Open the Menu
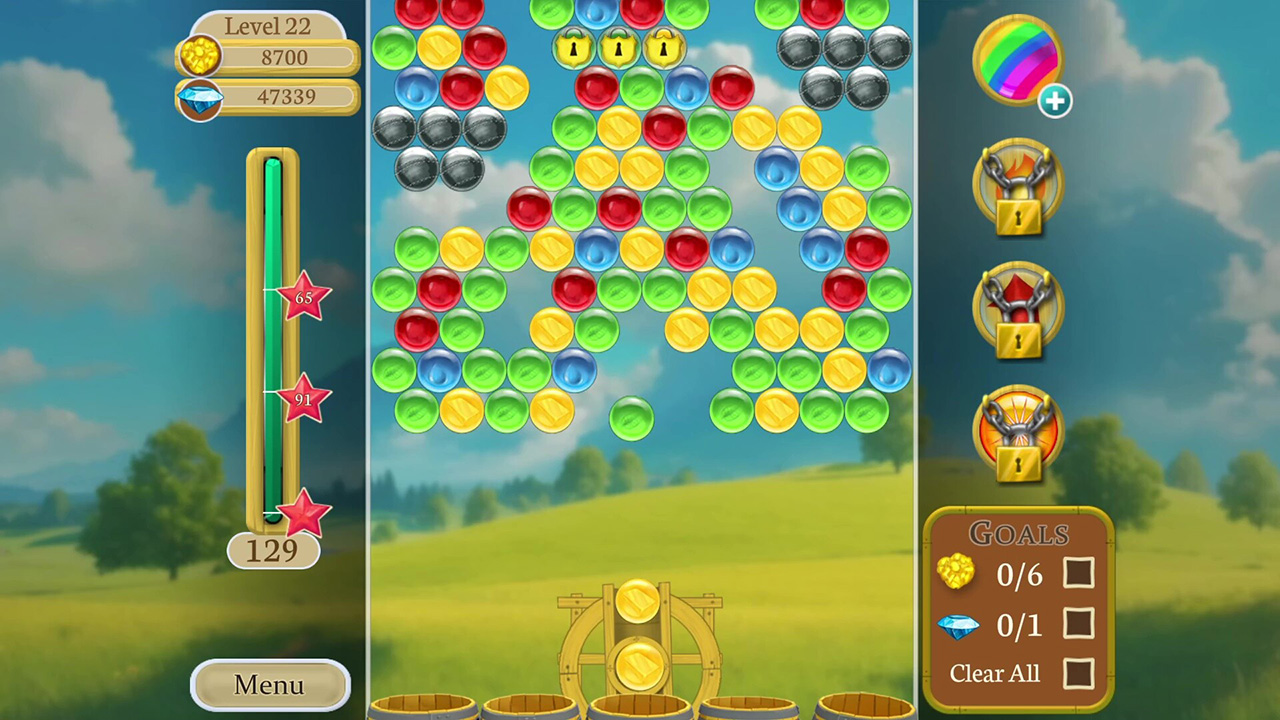This screenshot has width=1280, height=720. click(x=267, y=685)
